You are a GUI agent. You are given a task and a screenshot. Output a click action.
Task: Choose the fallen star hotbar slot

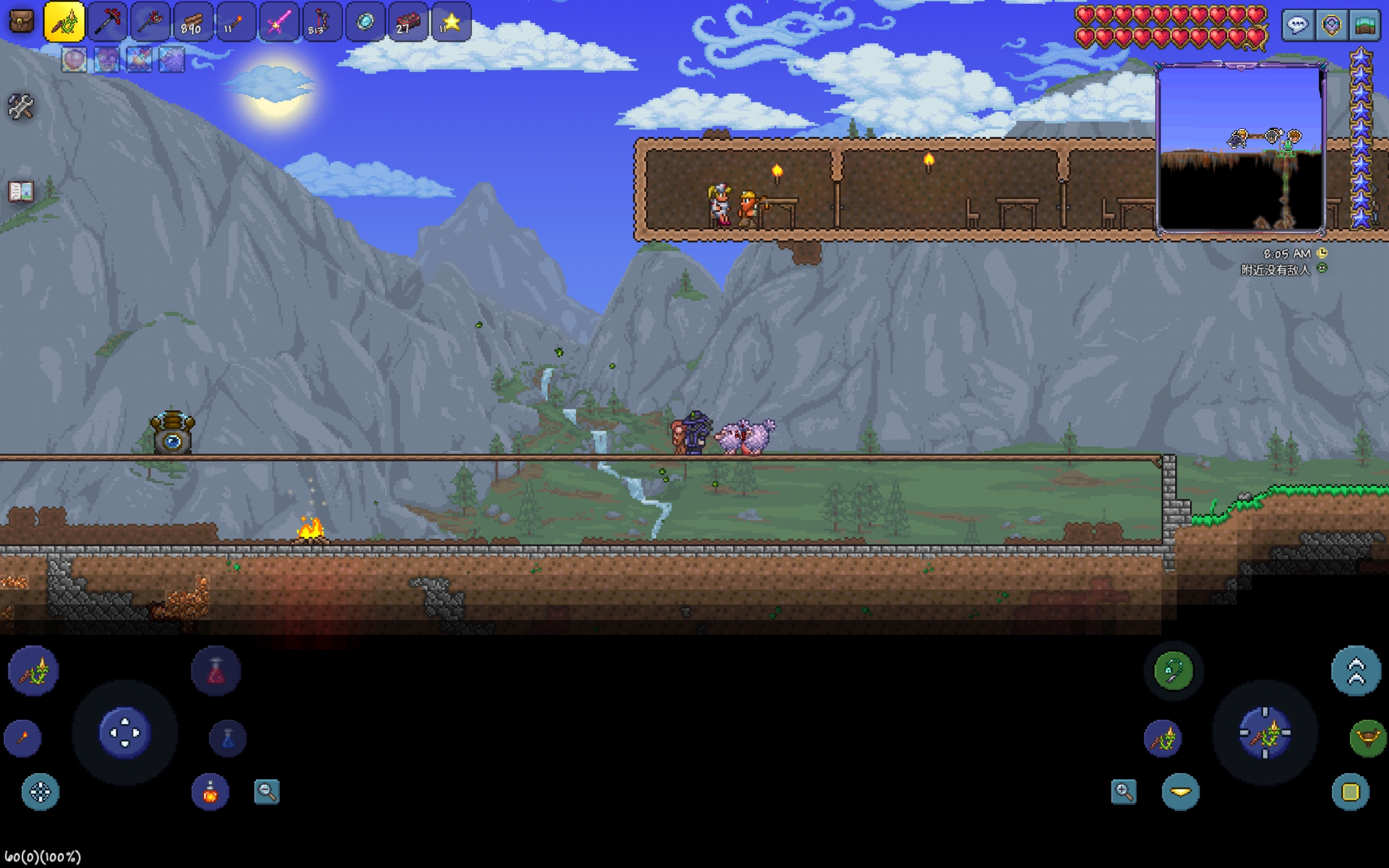pos(451,22)
